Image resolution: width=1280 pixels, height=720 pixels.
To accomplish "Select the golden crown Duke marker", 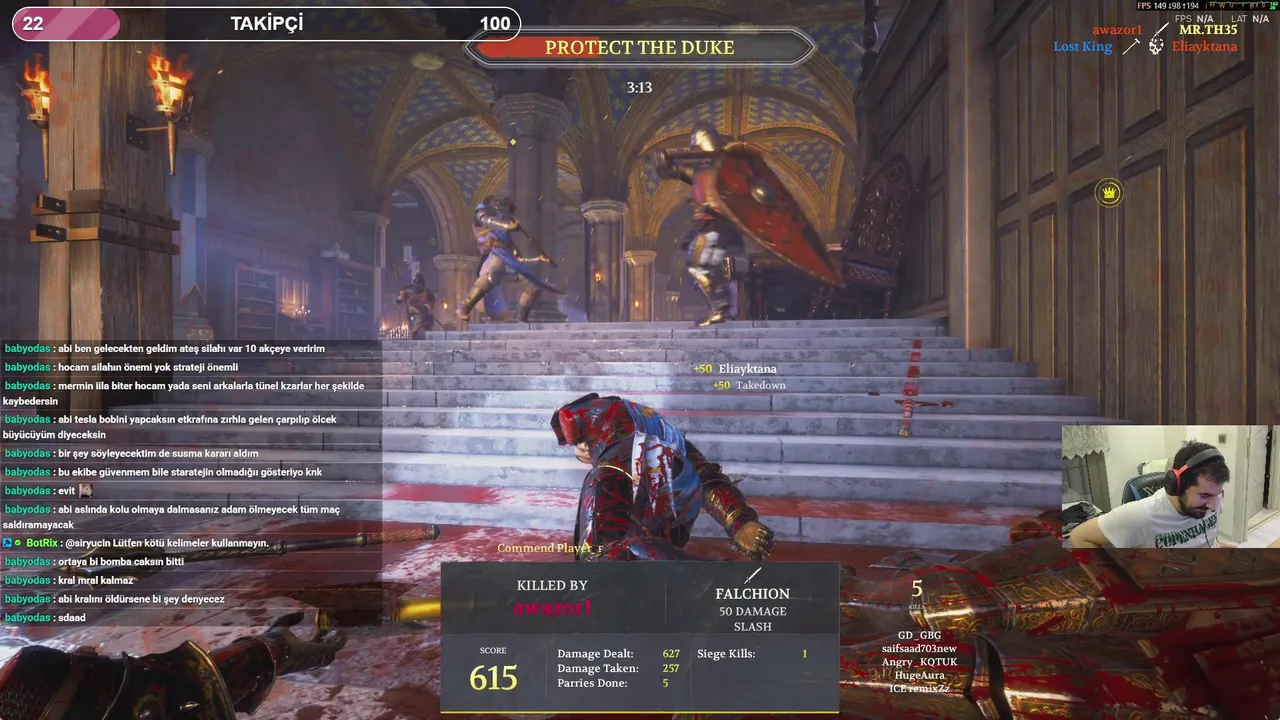I will click(1109, 193).
